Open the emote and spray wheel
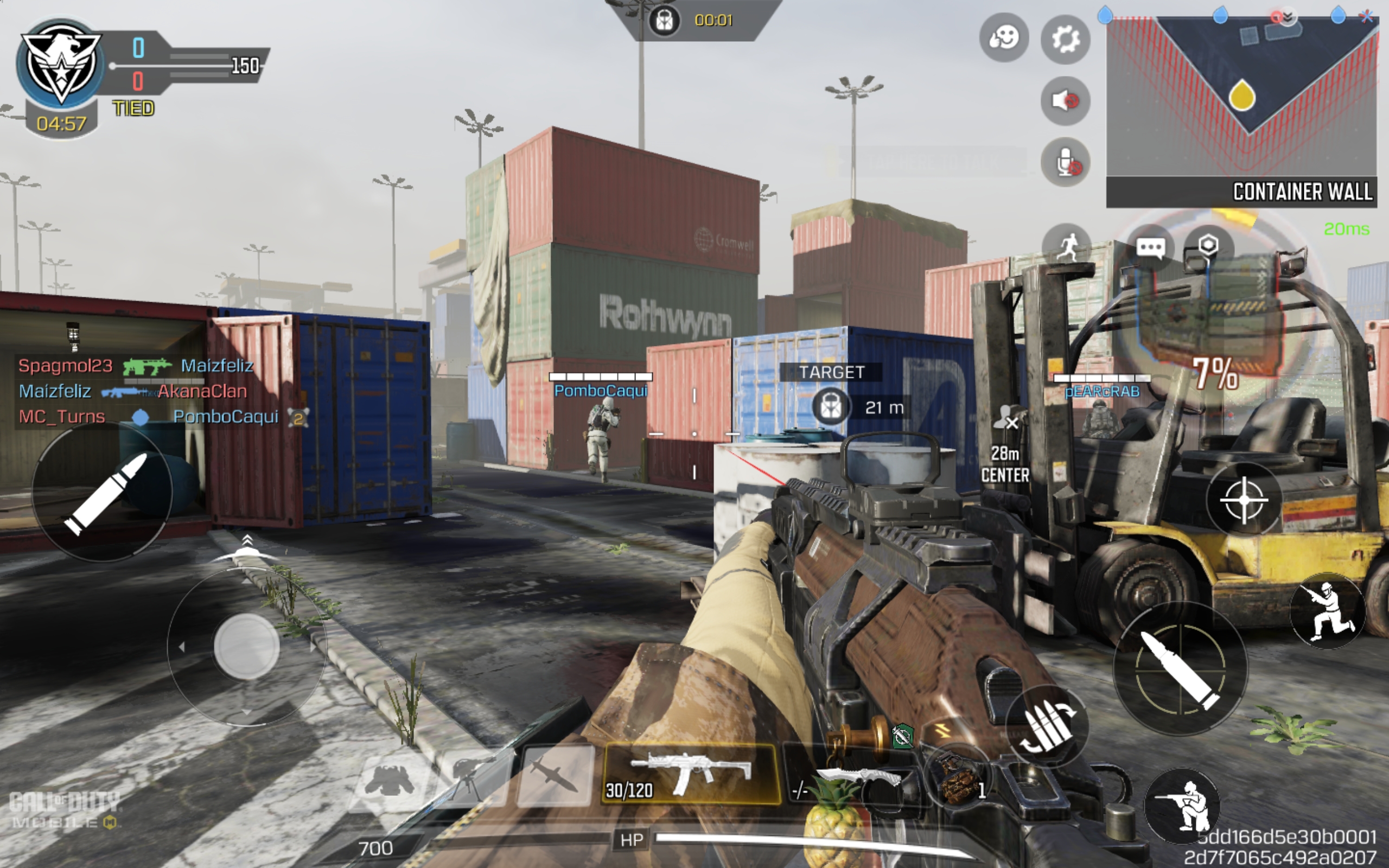 click(1003, 39)
